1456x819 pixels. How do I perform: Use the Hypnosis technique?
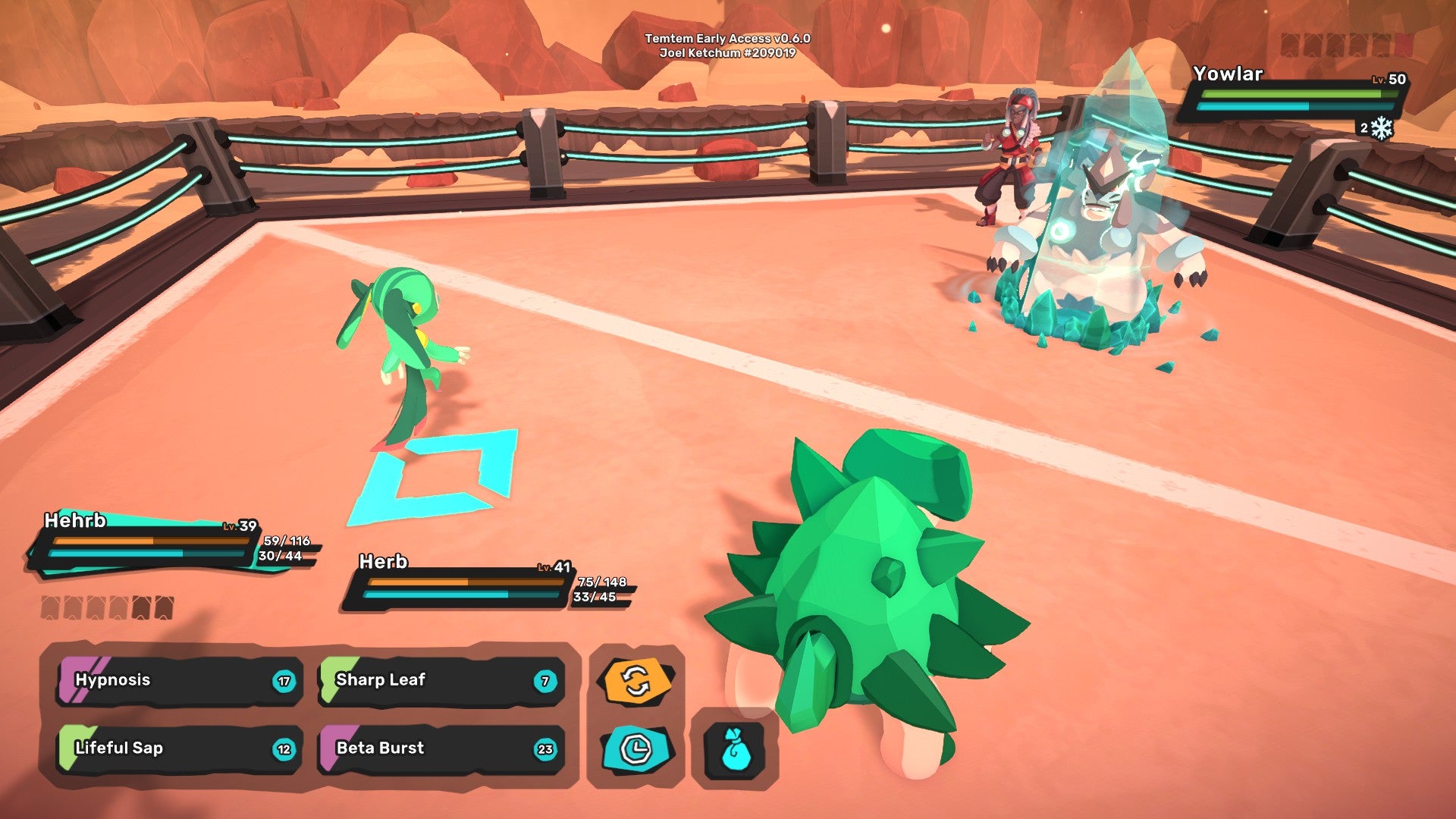tap(174, 680)
